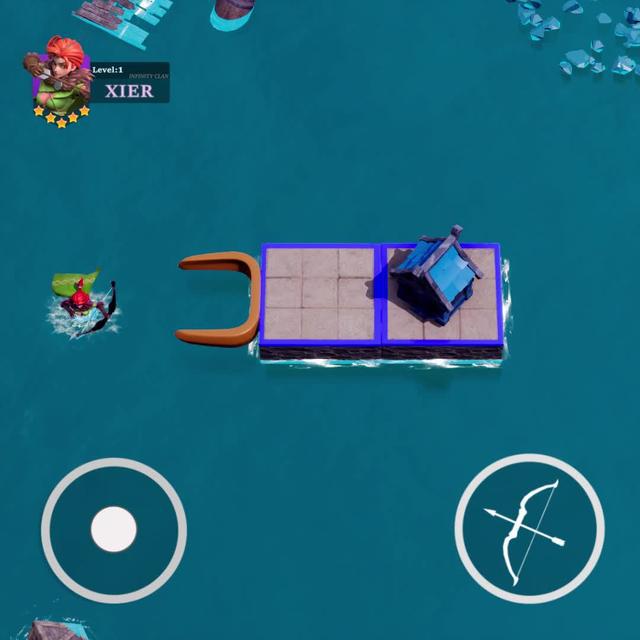Select the XIER player name plate

130,90
